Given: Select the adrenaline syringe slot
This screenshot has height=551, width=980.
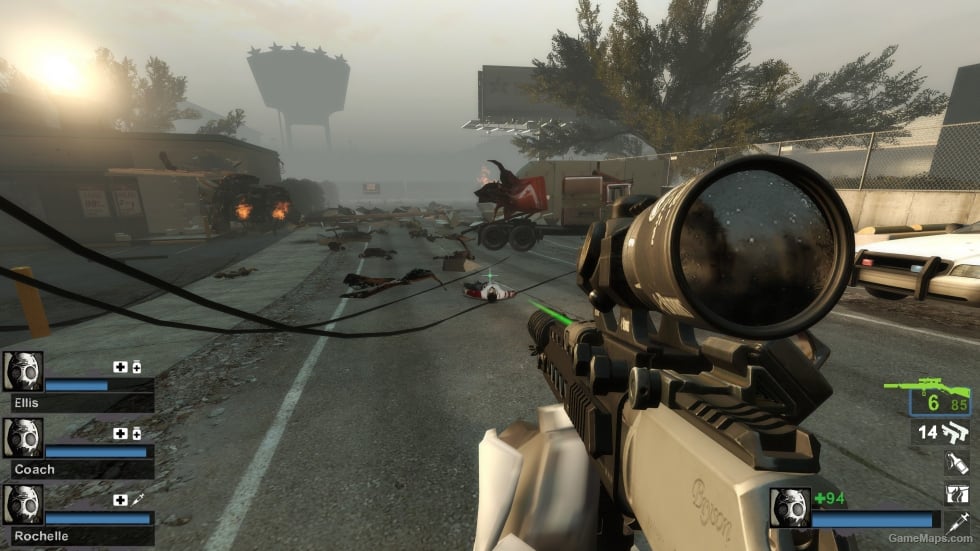Looking at the screenshot, I should 956,523.
